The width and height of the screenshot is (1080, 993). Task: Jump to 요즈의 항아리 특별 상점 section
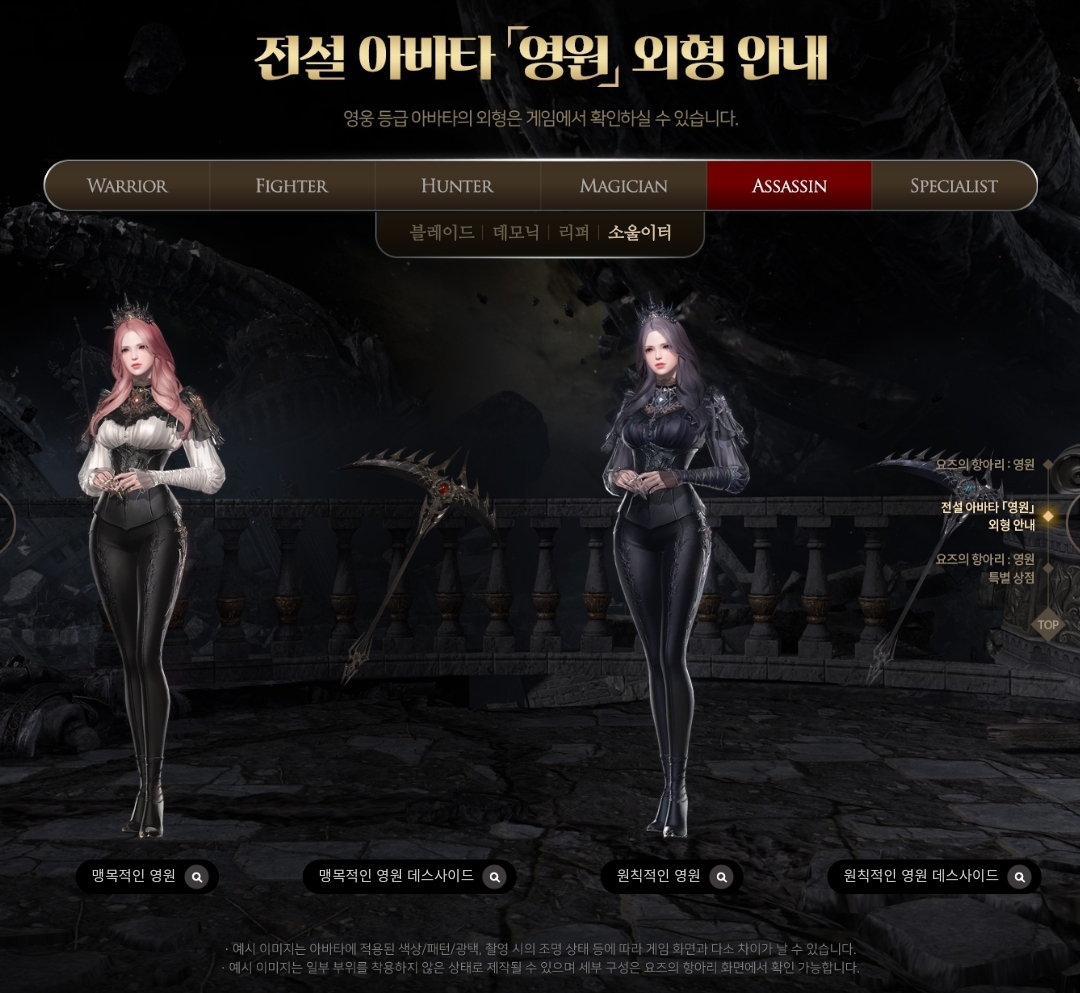coord(986,568)
